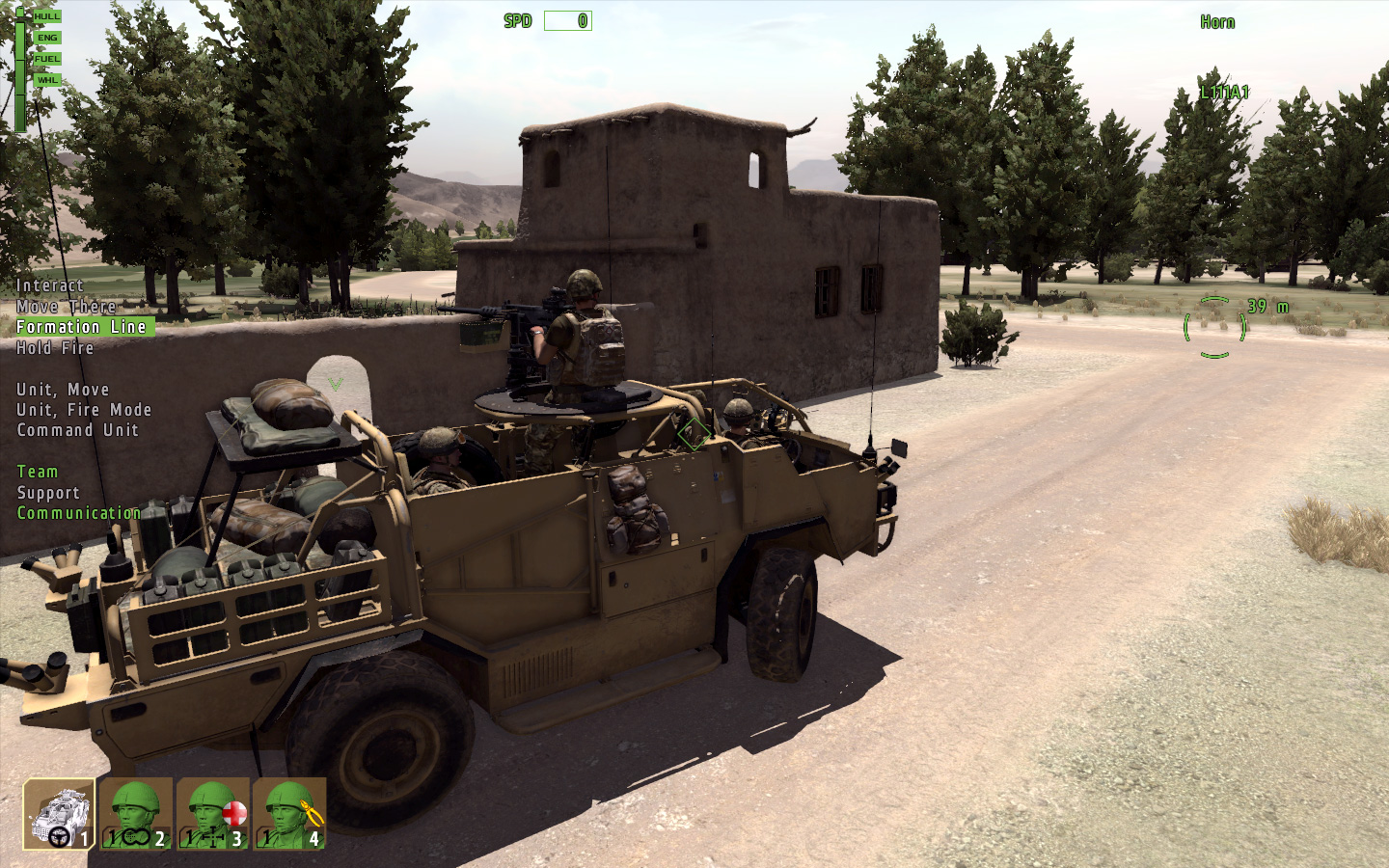Toggle Hold Fire for the squad

tap(54, 347)
